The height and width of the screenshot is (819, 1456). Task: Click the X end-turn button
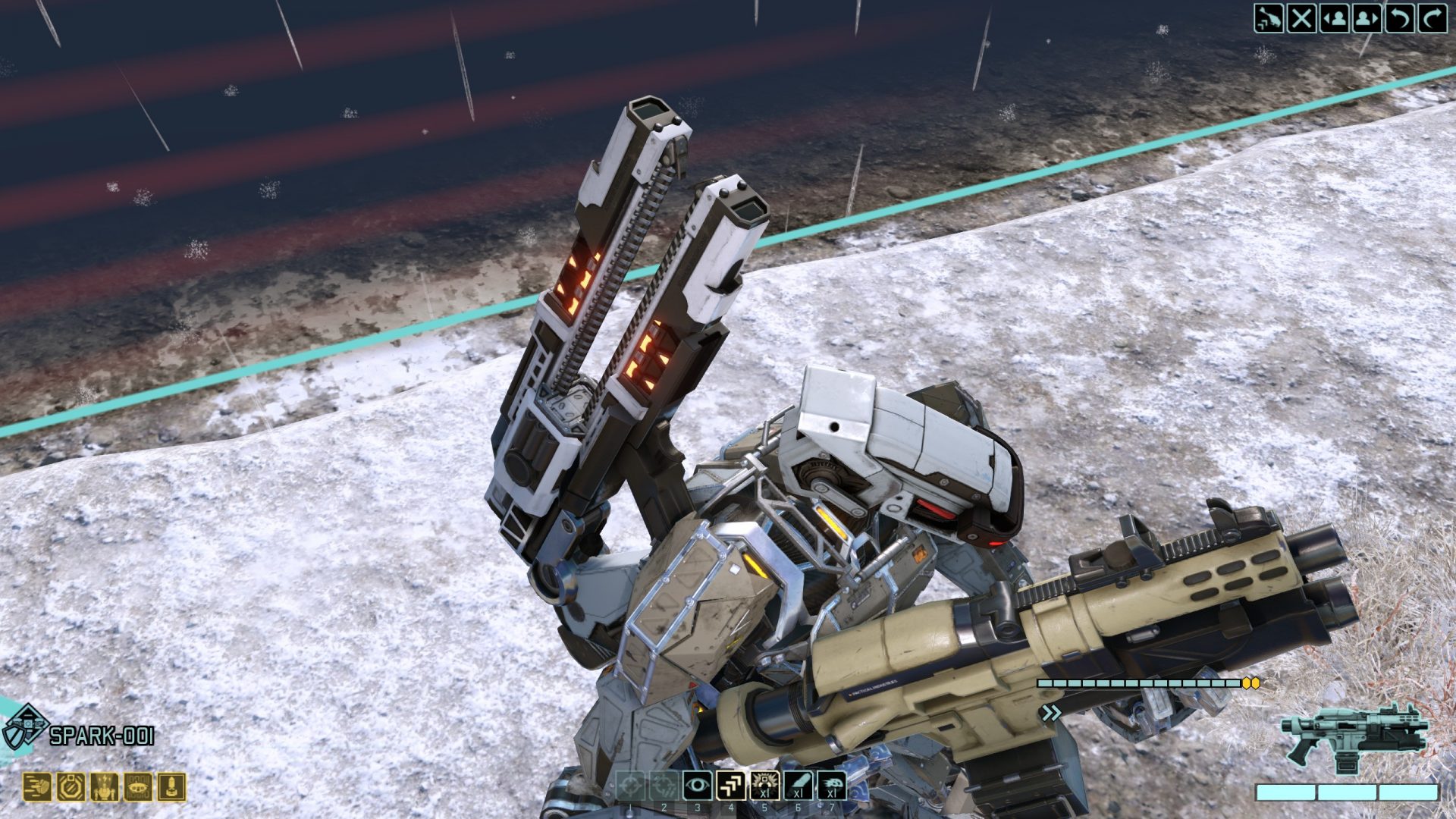click(x=1301, y=18)
